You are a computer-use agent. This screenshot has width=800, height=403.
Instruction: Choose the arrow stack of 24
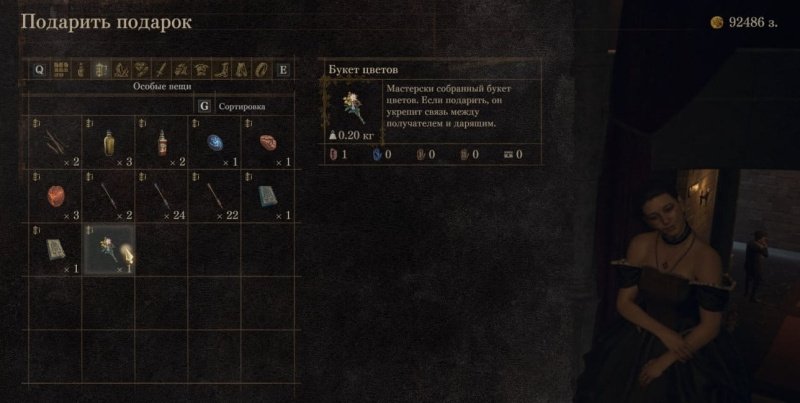point(161,197)
